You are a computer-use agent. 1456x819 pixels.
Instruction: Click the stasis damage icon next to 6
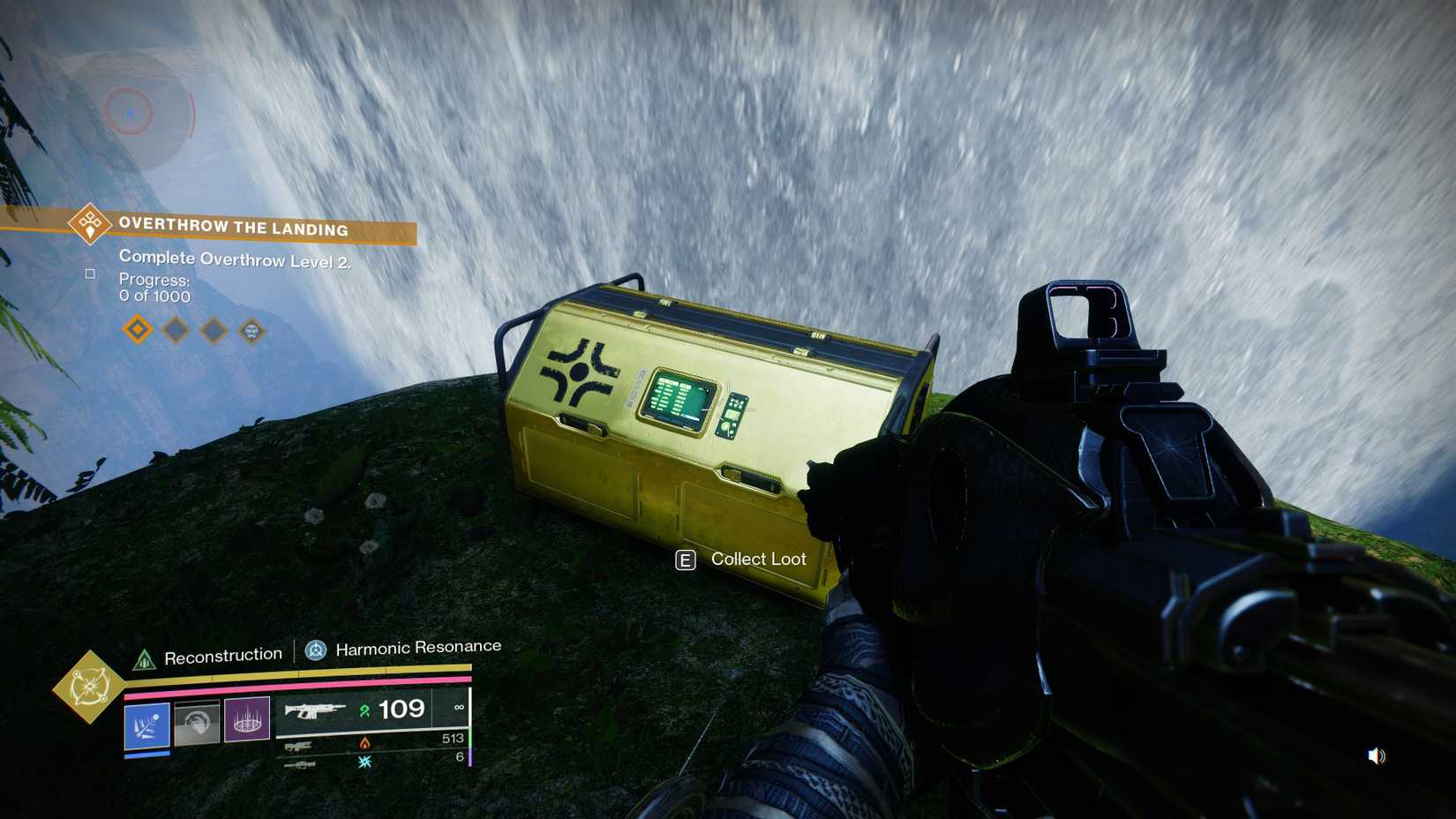point(364,760)
